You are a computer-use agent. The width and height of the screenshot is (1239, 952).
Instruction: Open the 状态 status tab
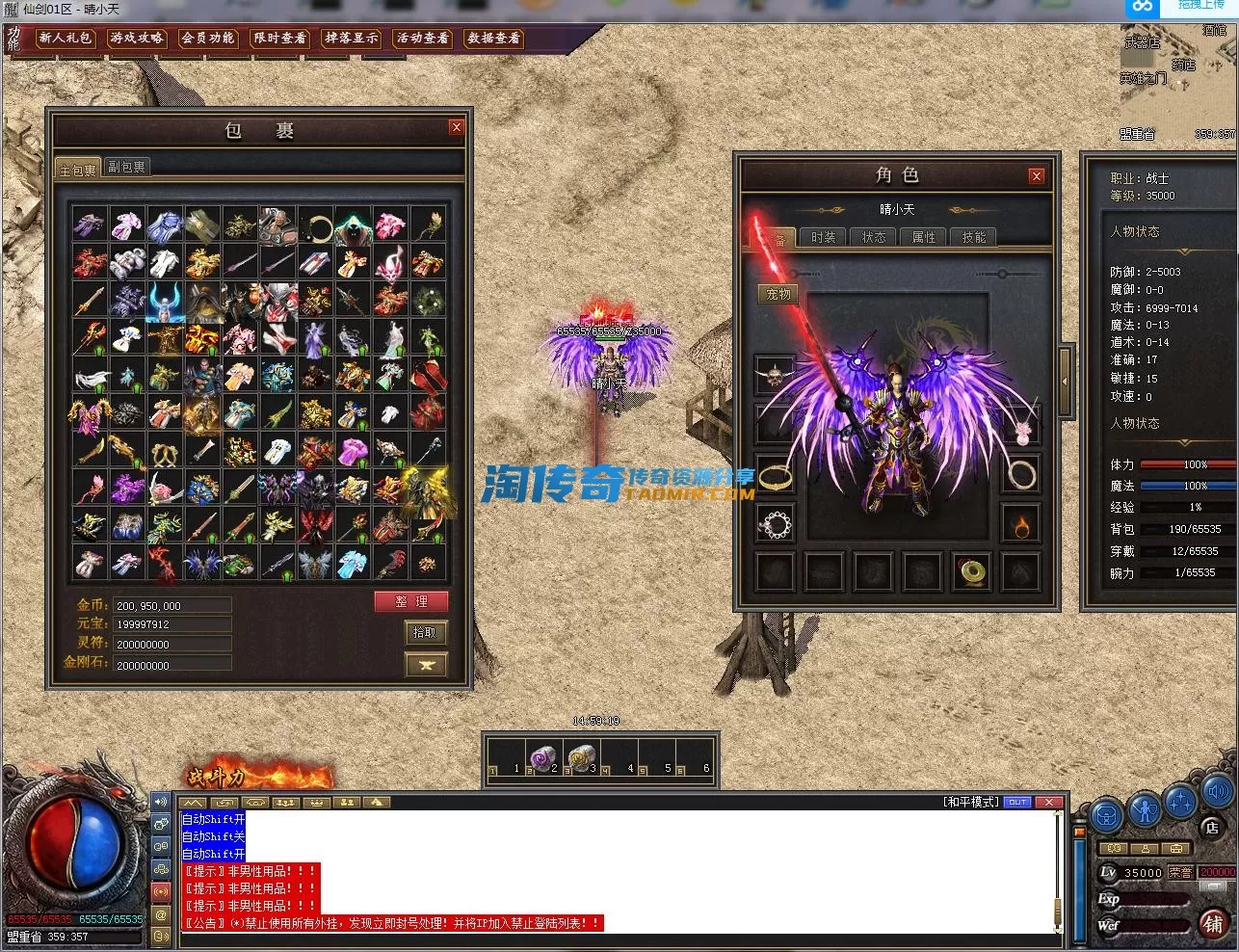pyautogui.click(x=874, y=237)
